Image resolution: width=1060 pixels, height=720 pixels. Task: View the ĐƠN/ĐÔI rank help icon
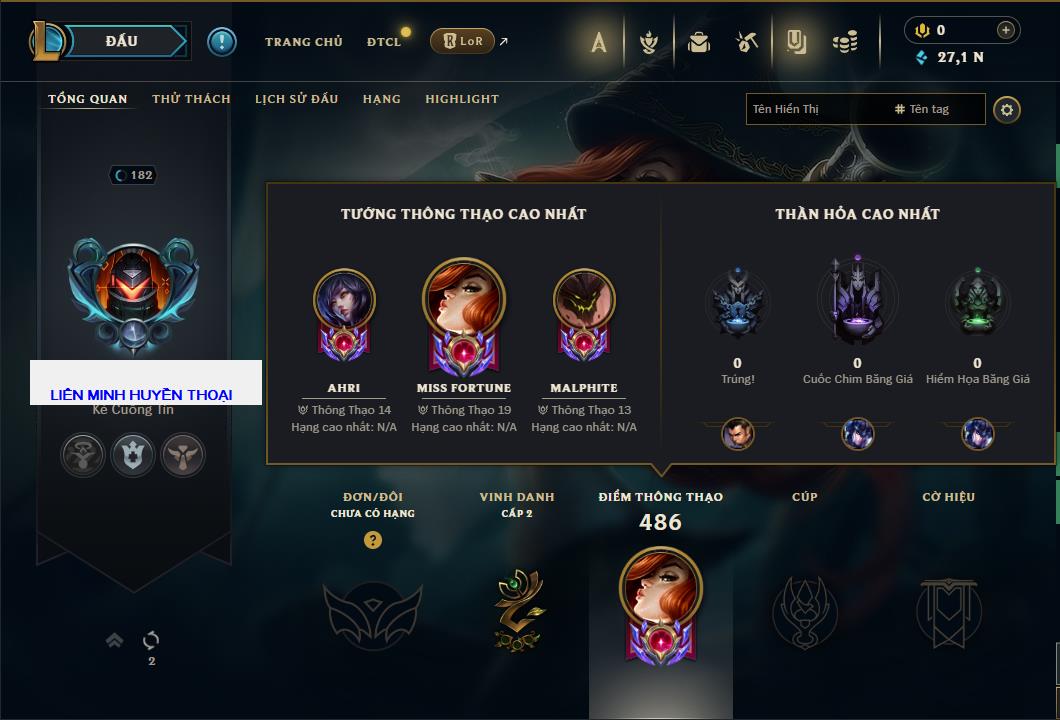[x=373, y=540]
